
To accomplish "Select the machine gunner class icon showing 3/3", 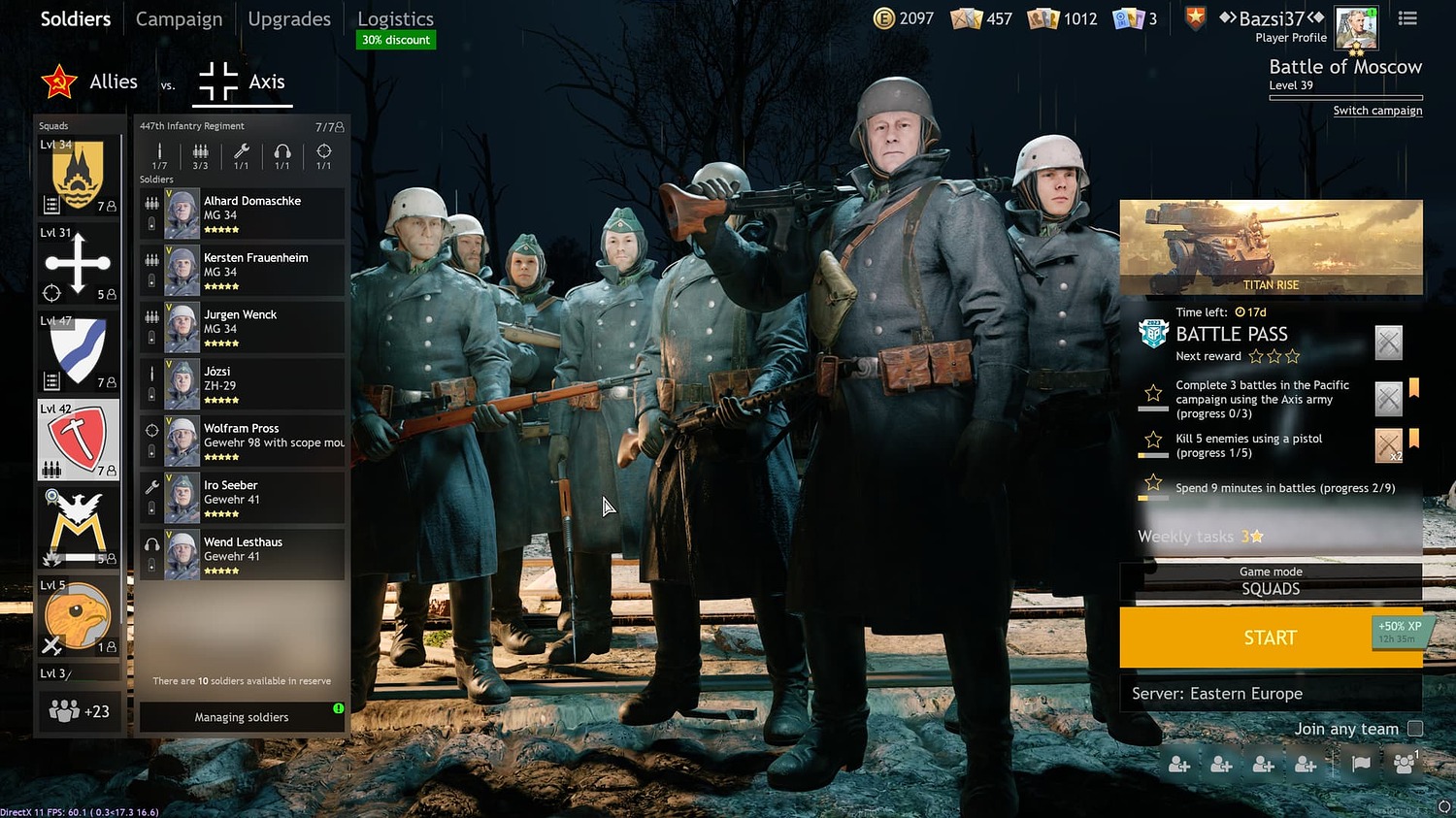I will pos(200,153).
